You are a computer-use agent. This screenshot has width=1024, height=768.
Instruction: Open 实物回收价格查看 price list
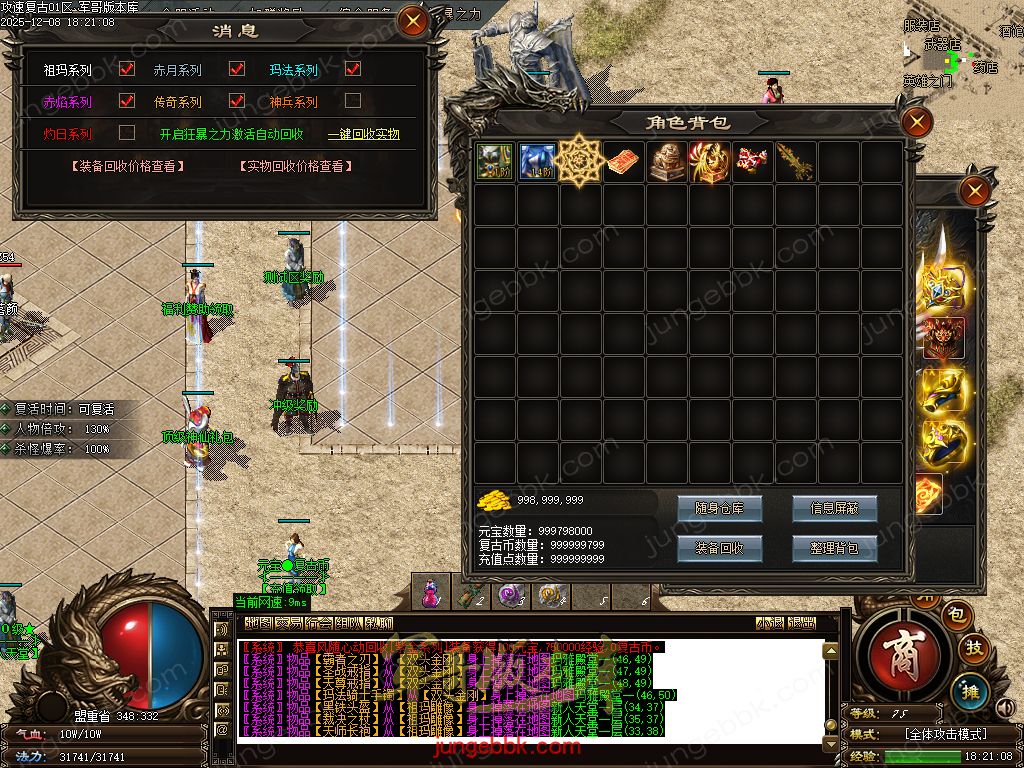(x=295, y=167)
